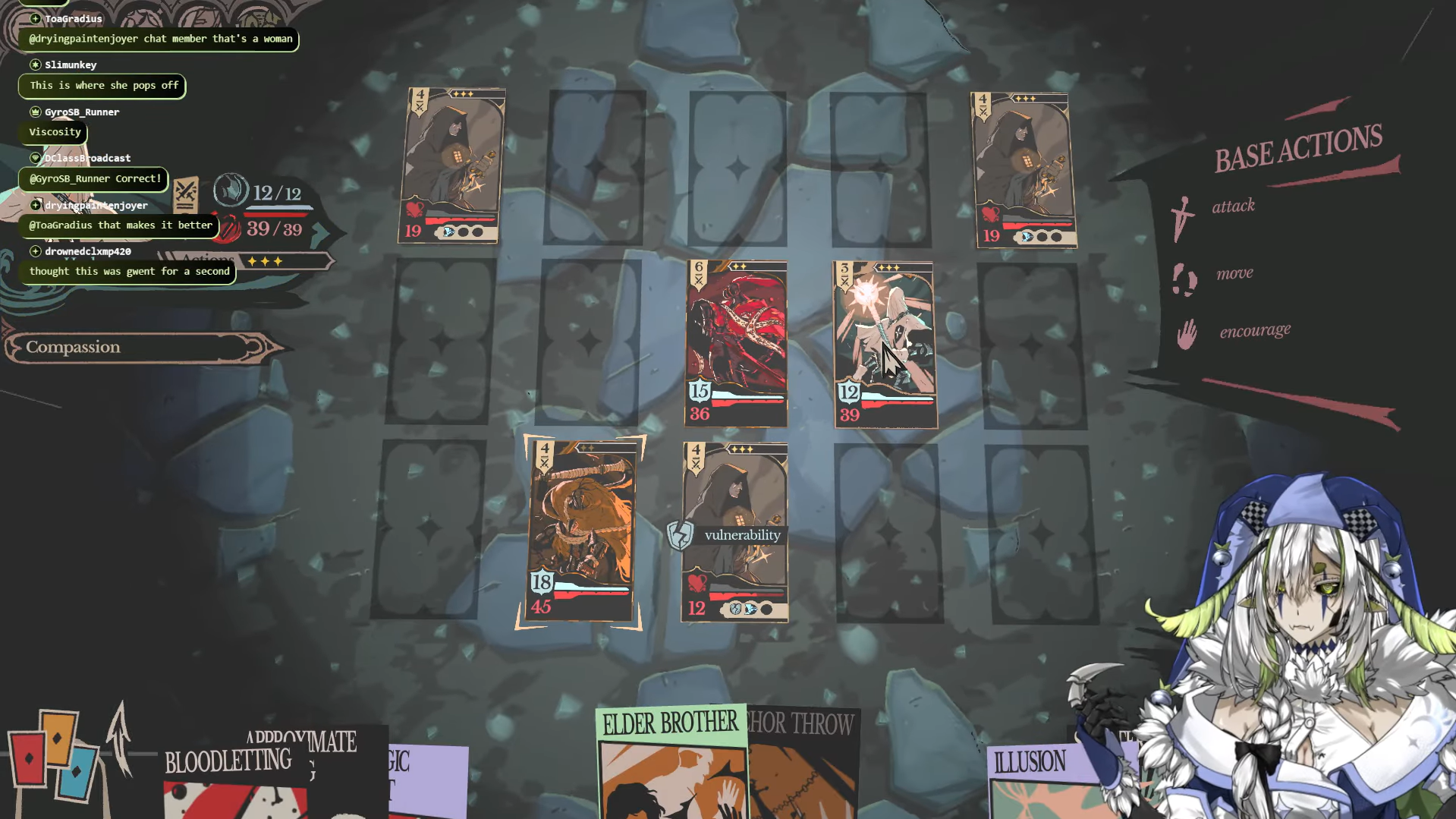1456x819 pixels.
Task: Select the move base action
Action: (1233, 274)
